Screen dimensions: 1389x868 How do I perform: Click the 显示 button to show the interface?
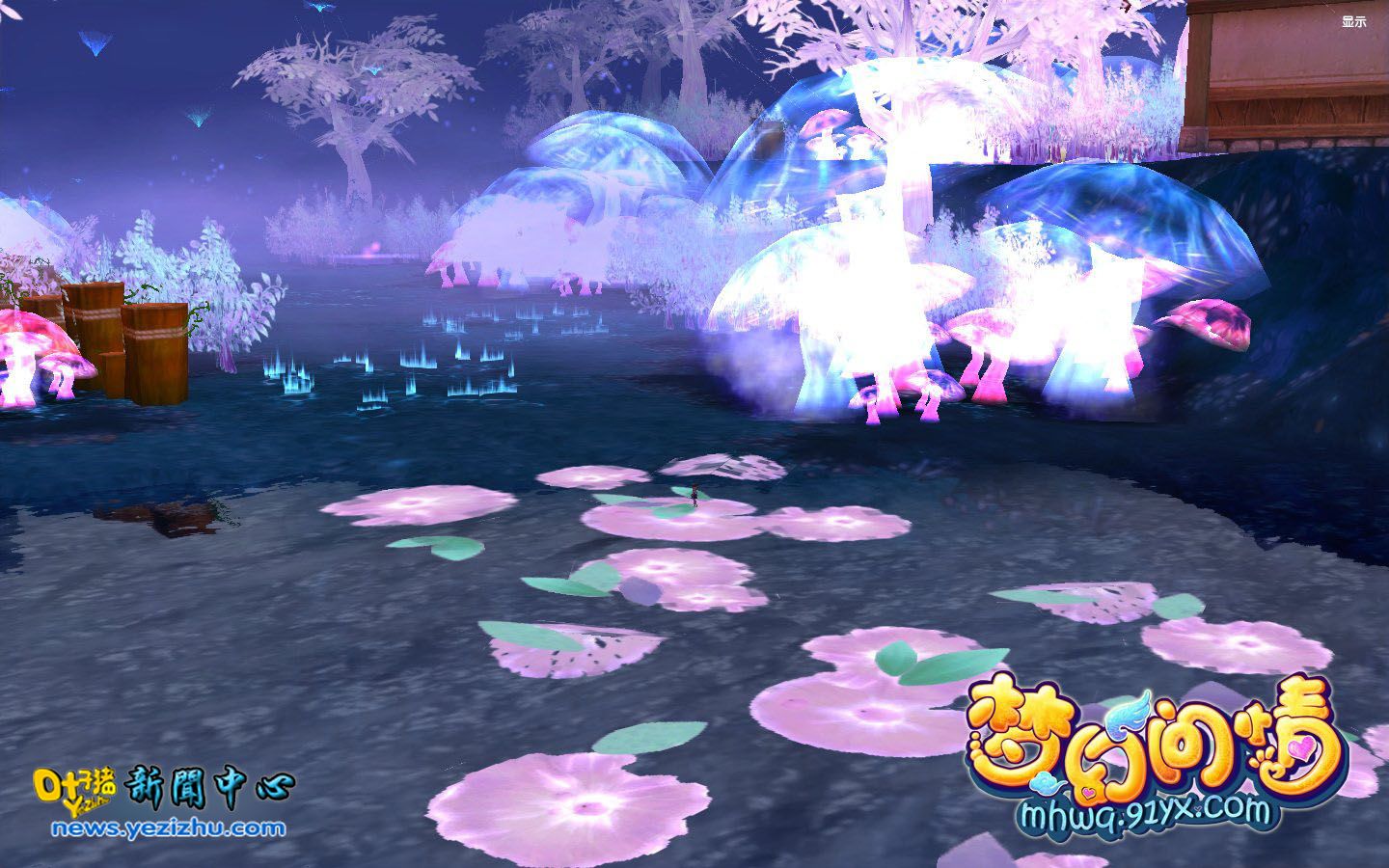[1353, 21]
